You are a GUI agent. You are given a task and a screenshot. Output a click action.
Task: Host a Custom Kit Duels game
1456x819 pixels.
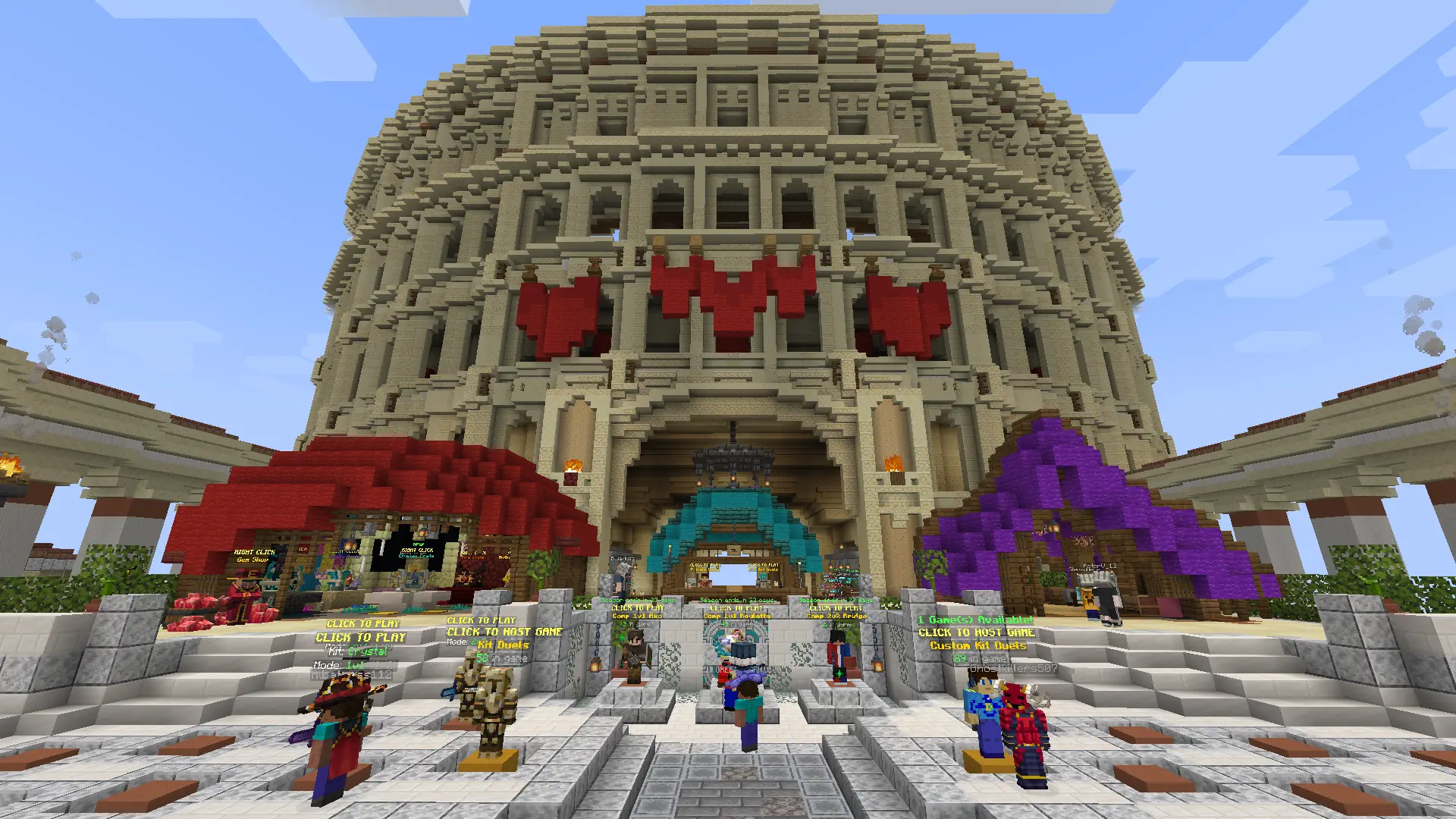coord(977,632)
